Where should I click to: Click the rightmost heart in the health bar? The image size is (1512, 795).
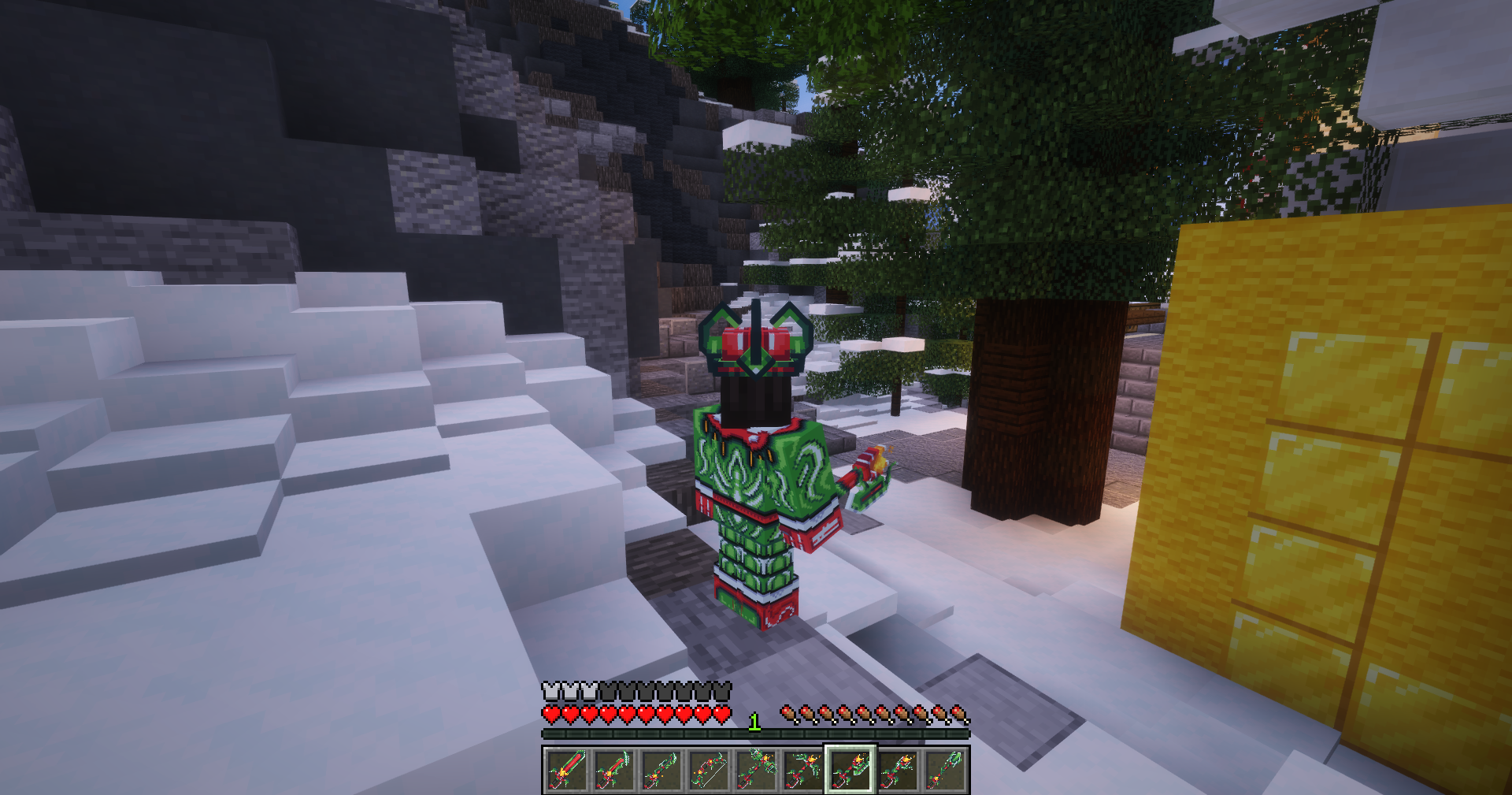pyautogui.click(x=723, y=714)
